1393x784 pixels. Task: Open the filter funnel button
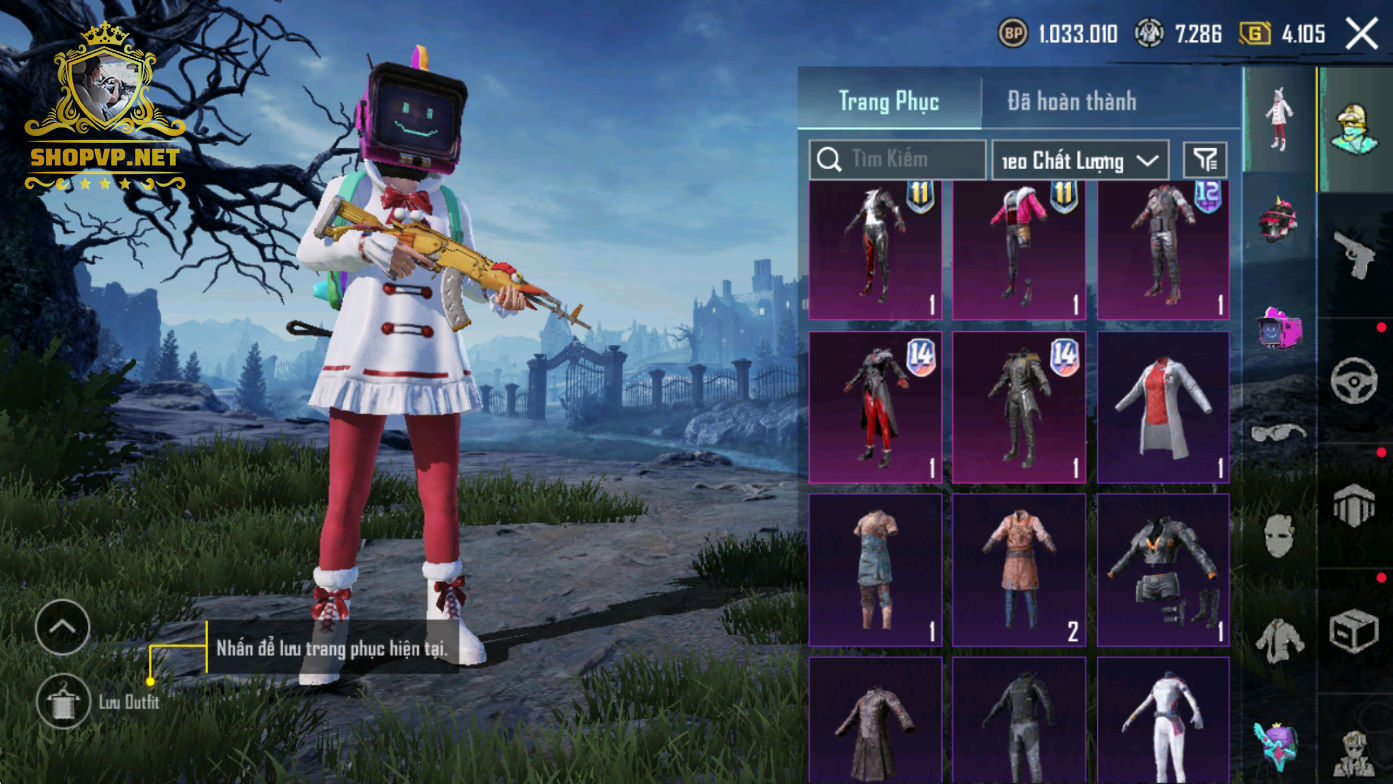[1205, 159]
